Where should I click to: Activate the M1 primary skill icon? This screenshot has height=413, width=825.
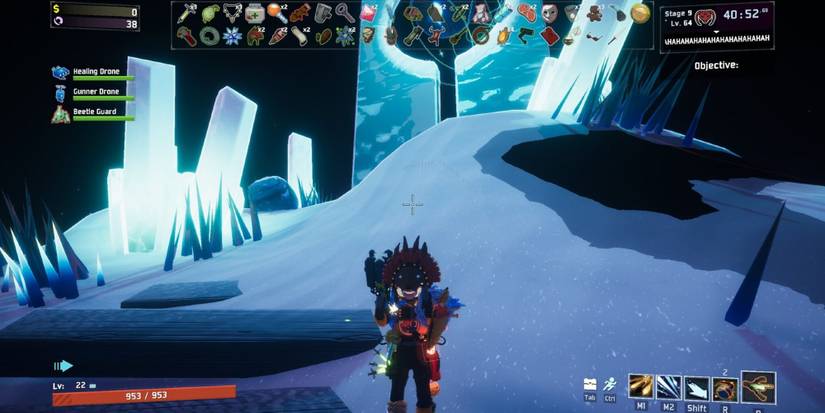[x=641, y=387]
